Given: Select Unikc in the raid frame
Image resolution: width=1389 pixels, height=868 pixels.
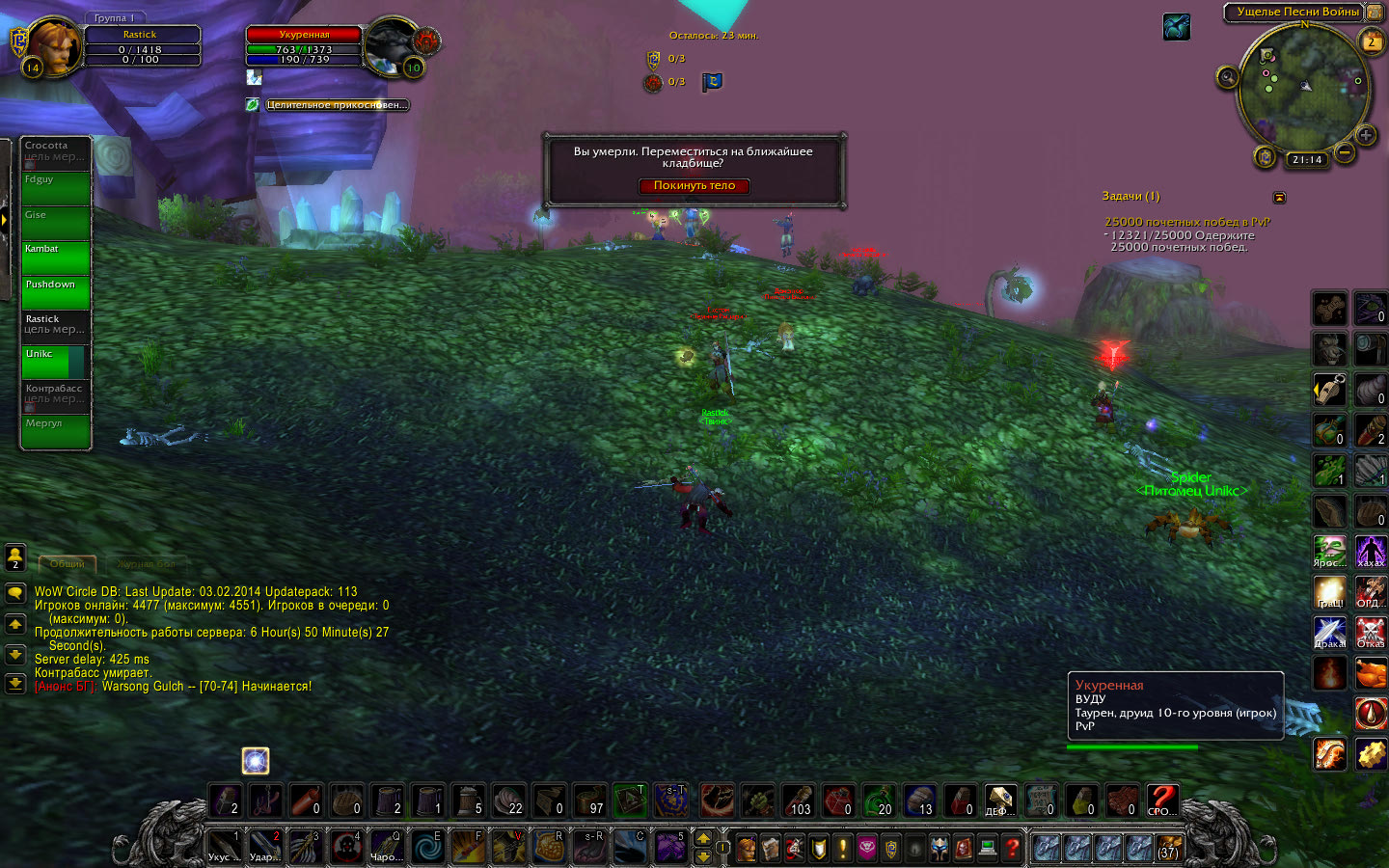Looking at the screenshot, I should point(56,362).
